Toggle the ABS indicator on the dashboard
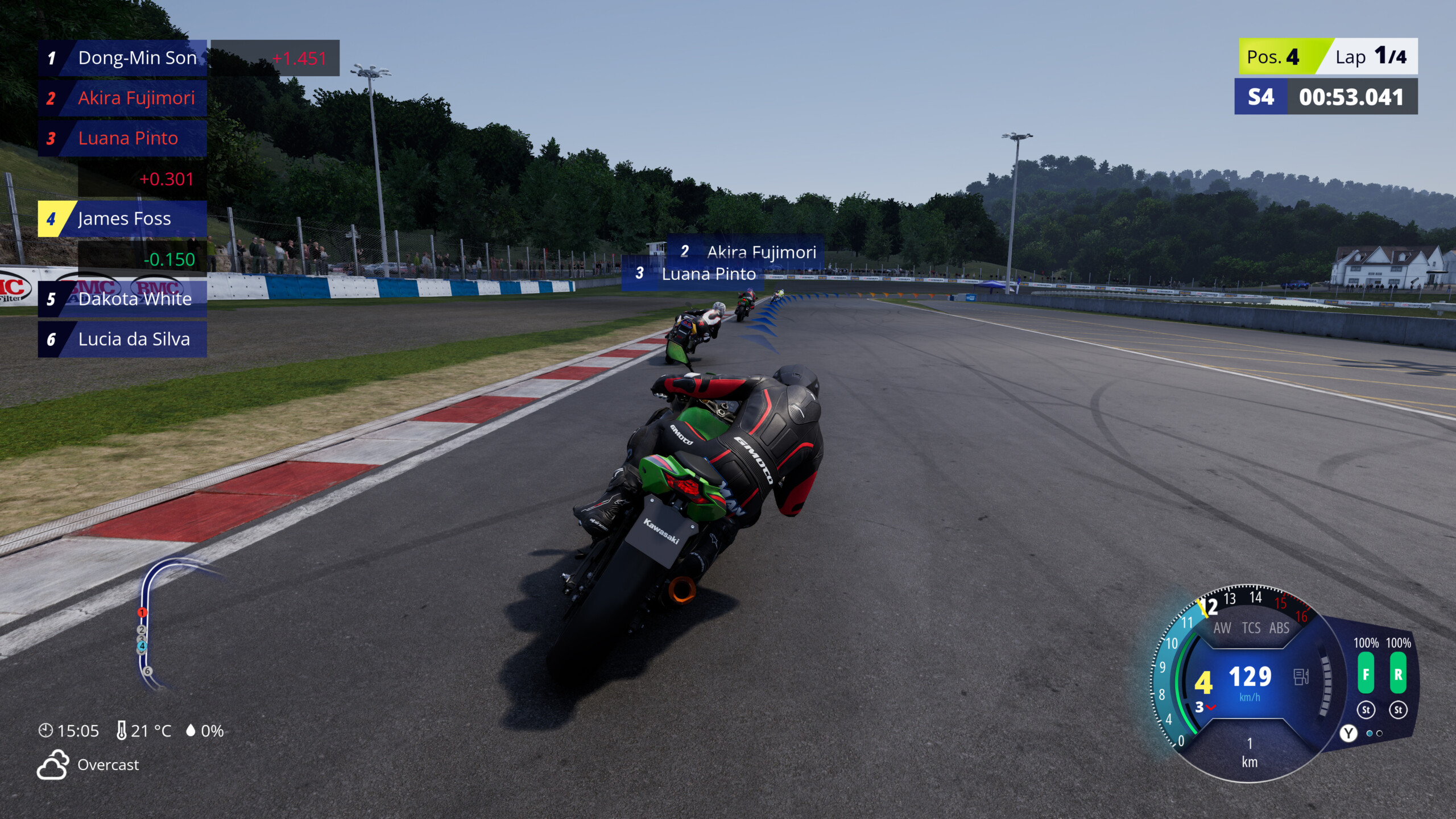 click(1279, 628)
